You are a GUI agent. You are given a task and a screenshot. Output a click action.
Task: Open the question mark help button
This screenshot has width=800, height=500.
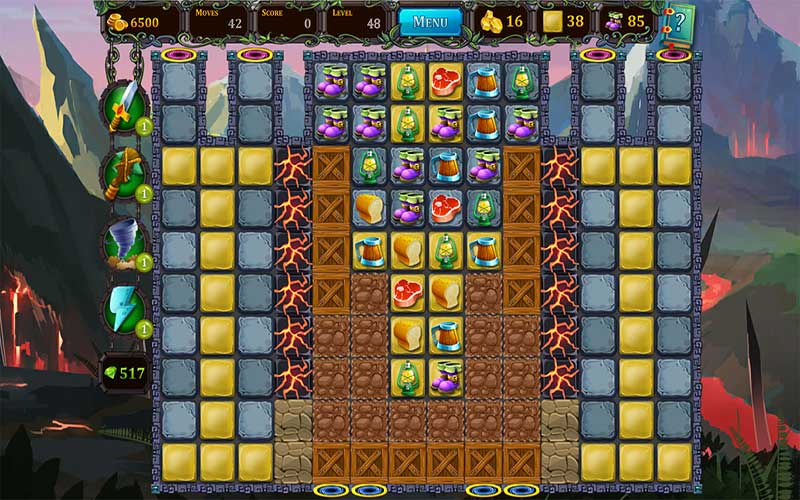tap(678, 21)
